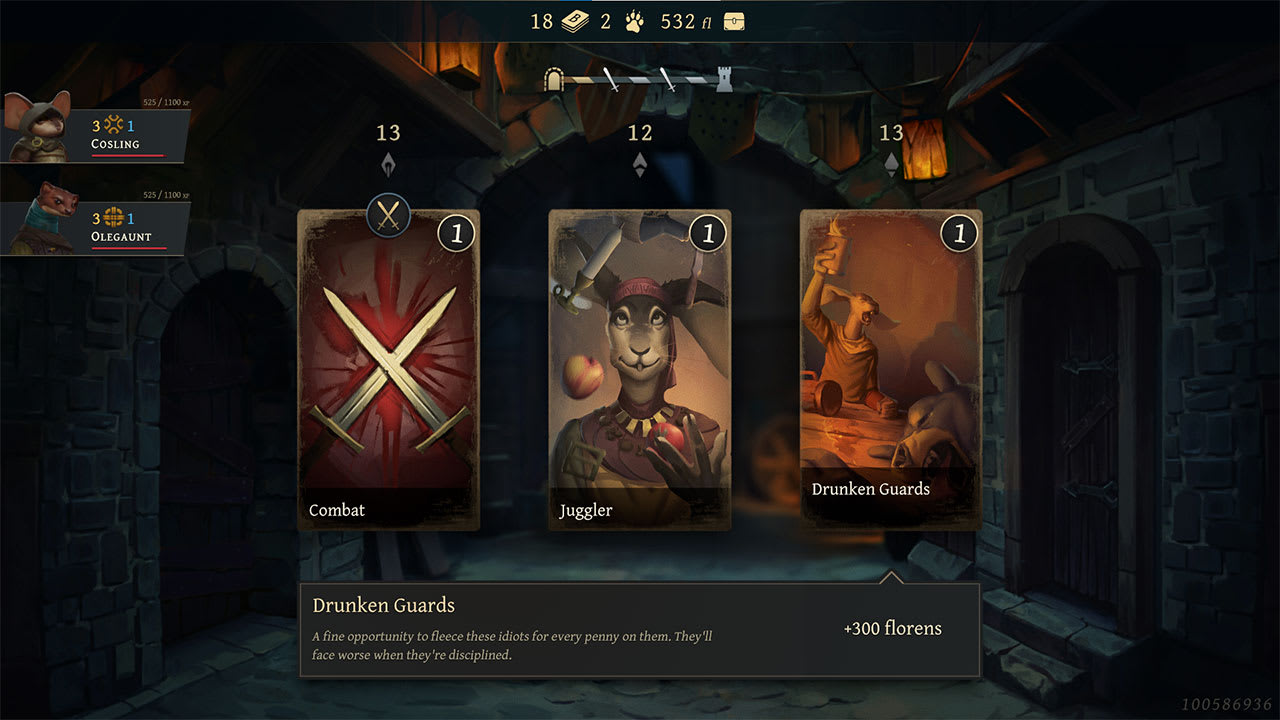The width and height of the screenshot is (1280, 720).
Task: Click Cosling's gold guild emblem
Action: [112, 126]
